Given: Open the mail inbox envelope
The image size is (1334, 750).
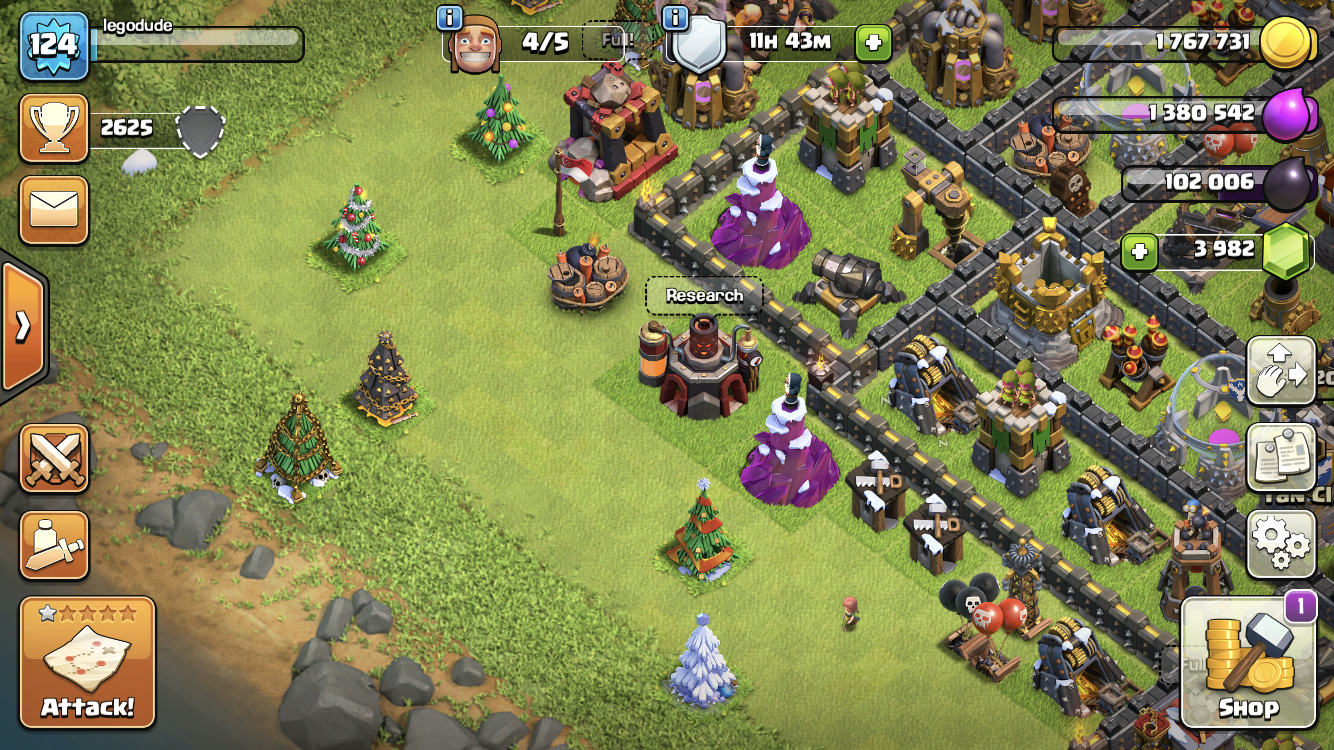Looking at the screenshot, I should click(53, 210).
